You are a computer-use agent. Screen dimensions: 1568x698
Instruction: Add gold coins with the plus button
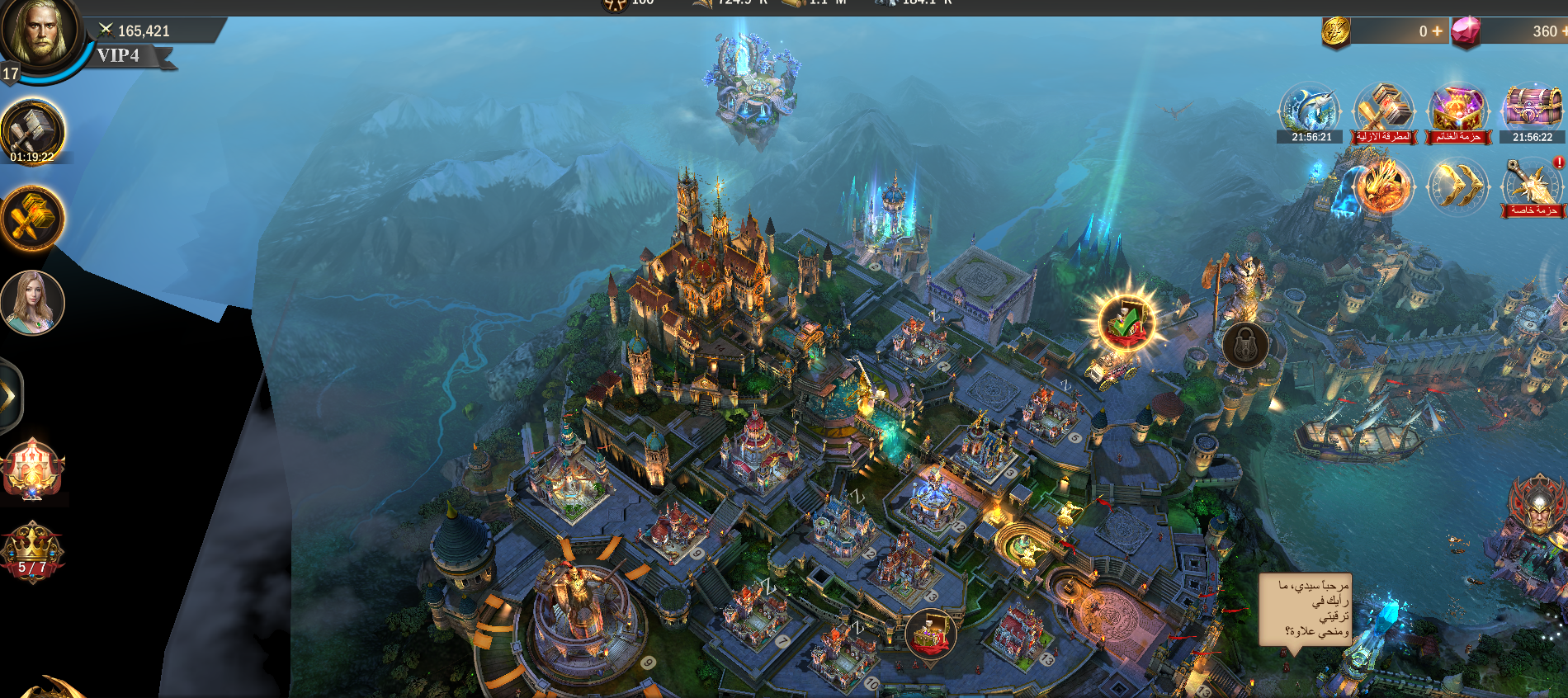pyautogui.click(x=1437, y=31)
